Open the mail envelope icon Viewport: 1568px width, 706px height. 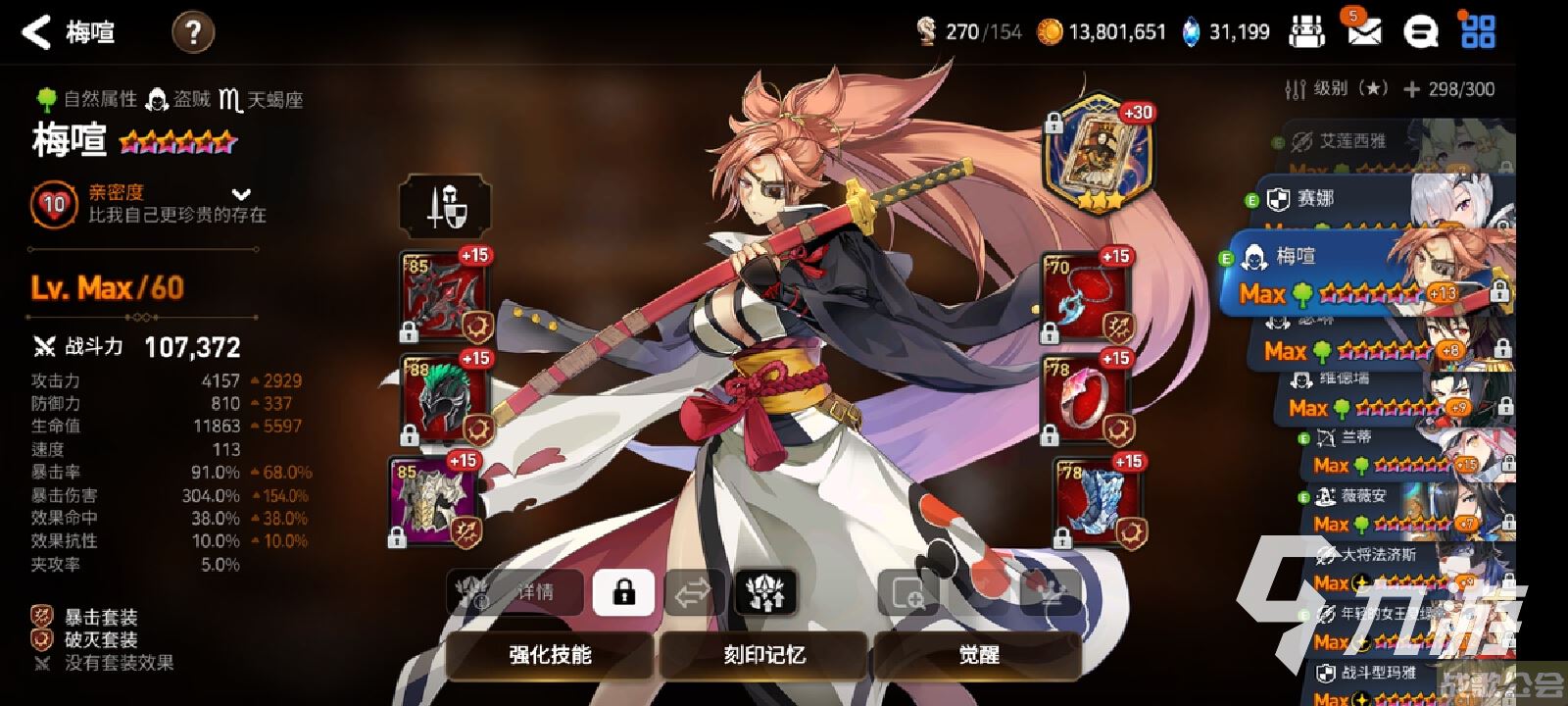coord(1363,32)
